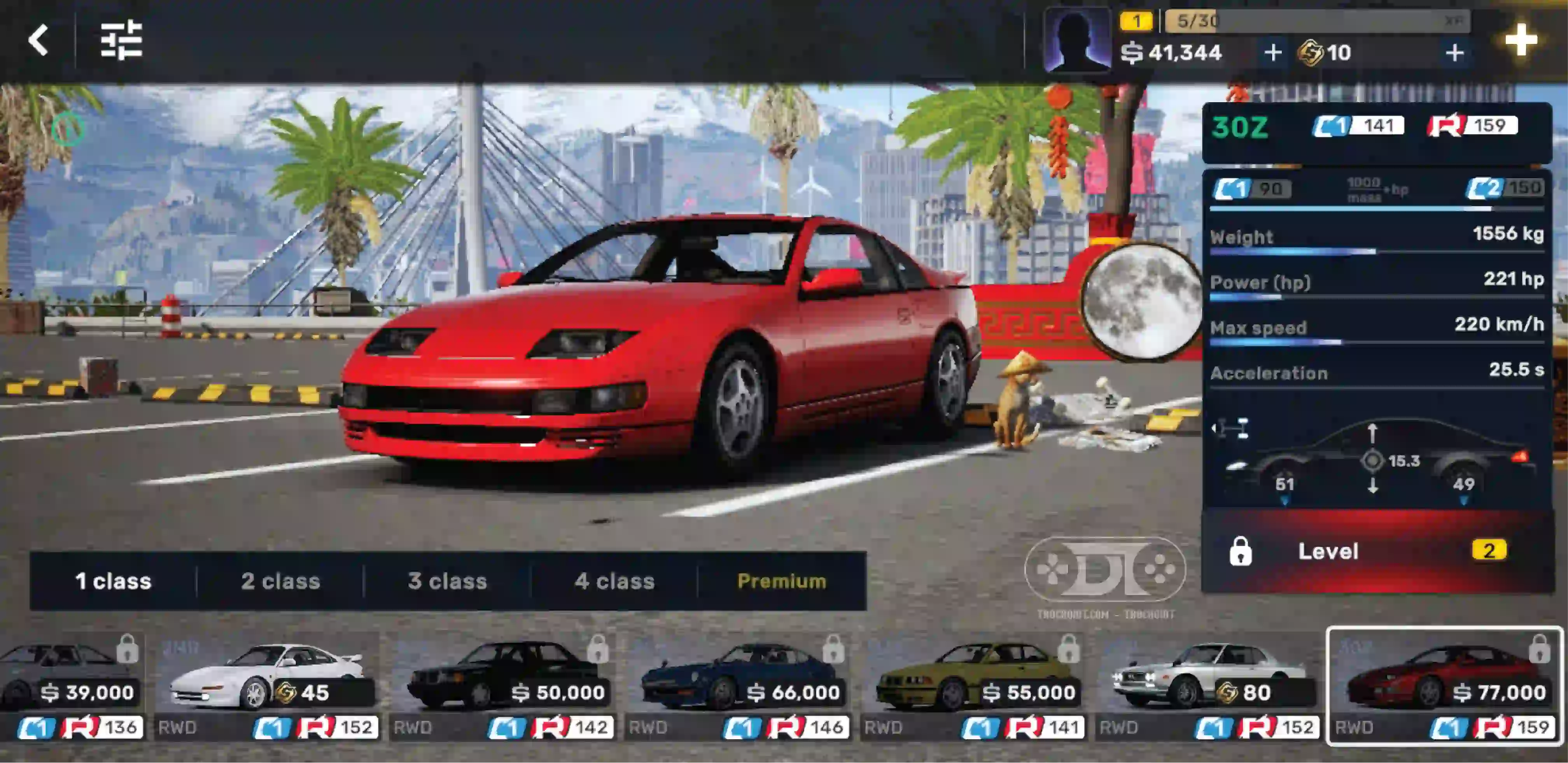Go back using the arrow button

(x=38, y=40)
